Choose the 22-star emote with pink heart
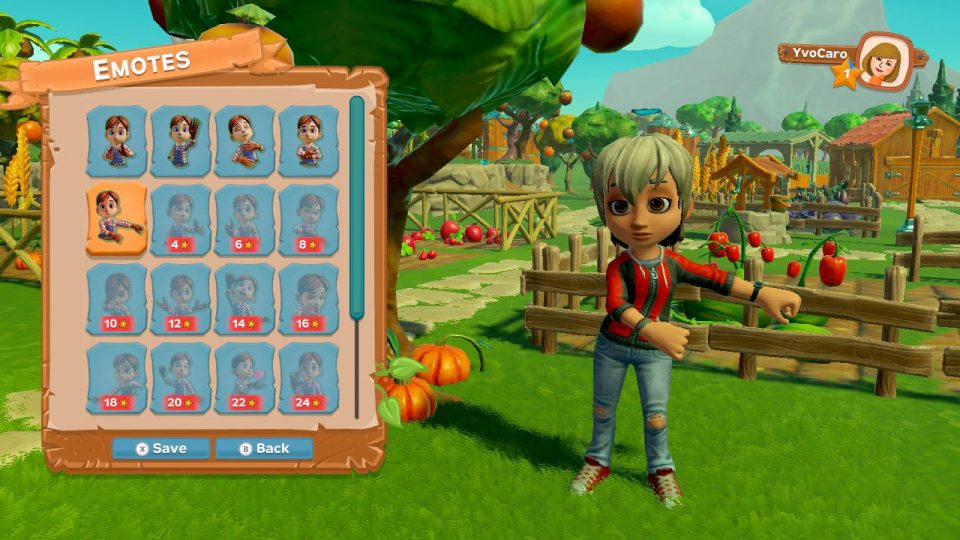Viewport: 960px width, 540px height. click(x=245, y=377)
